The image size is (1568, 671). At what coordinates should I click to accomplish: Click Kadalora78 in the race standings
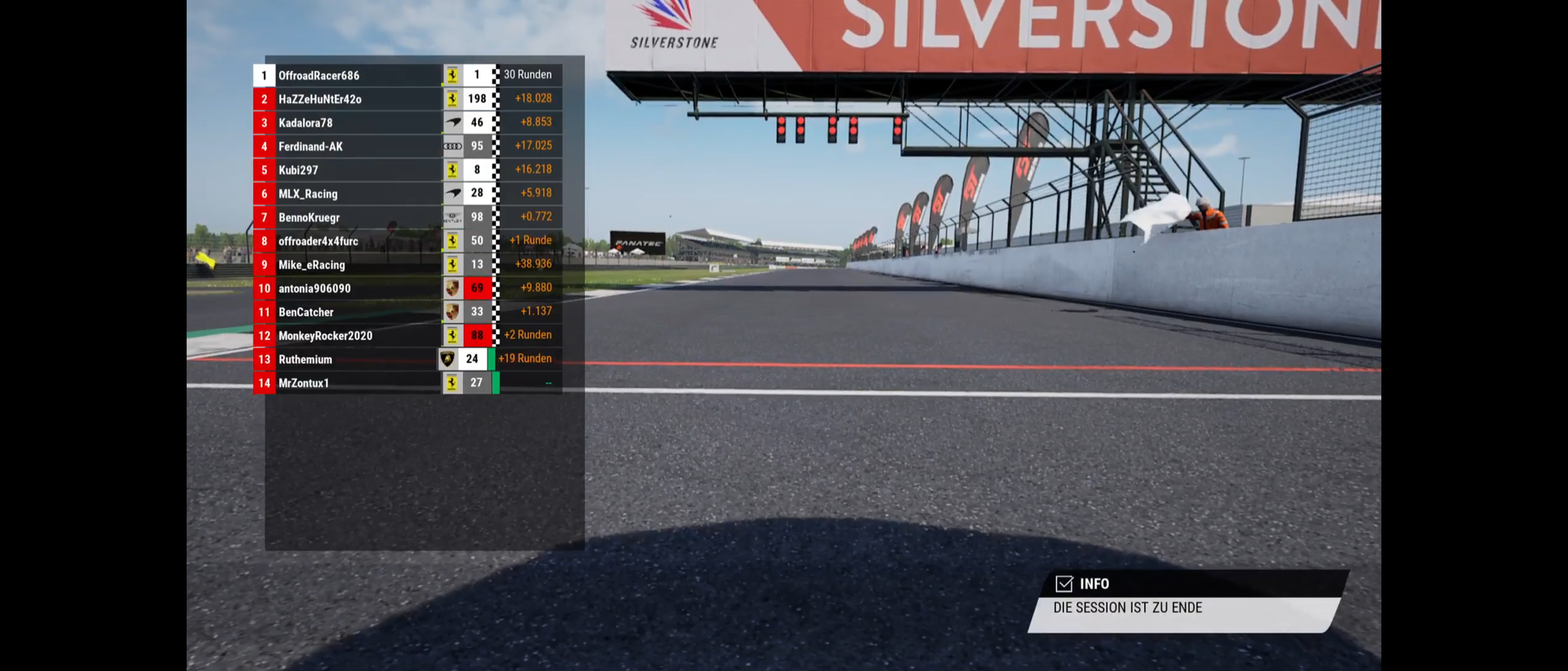(x=305, y=123)
